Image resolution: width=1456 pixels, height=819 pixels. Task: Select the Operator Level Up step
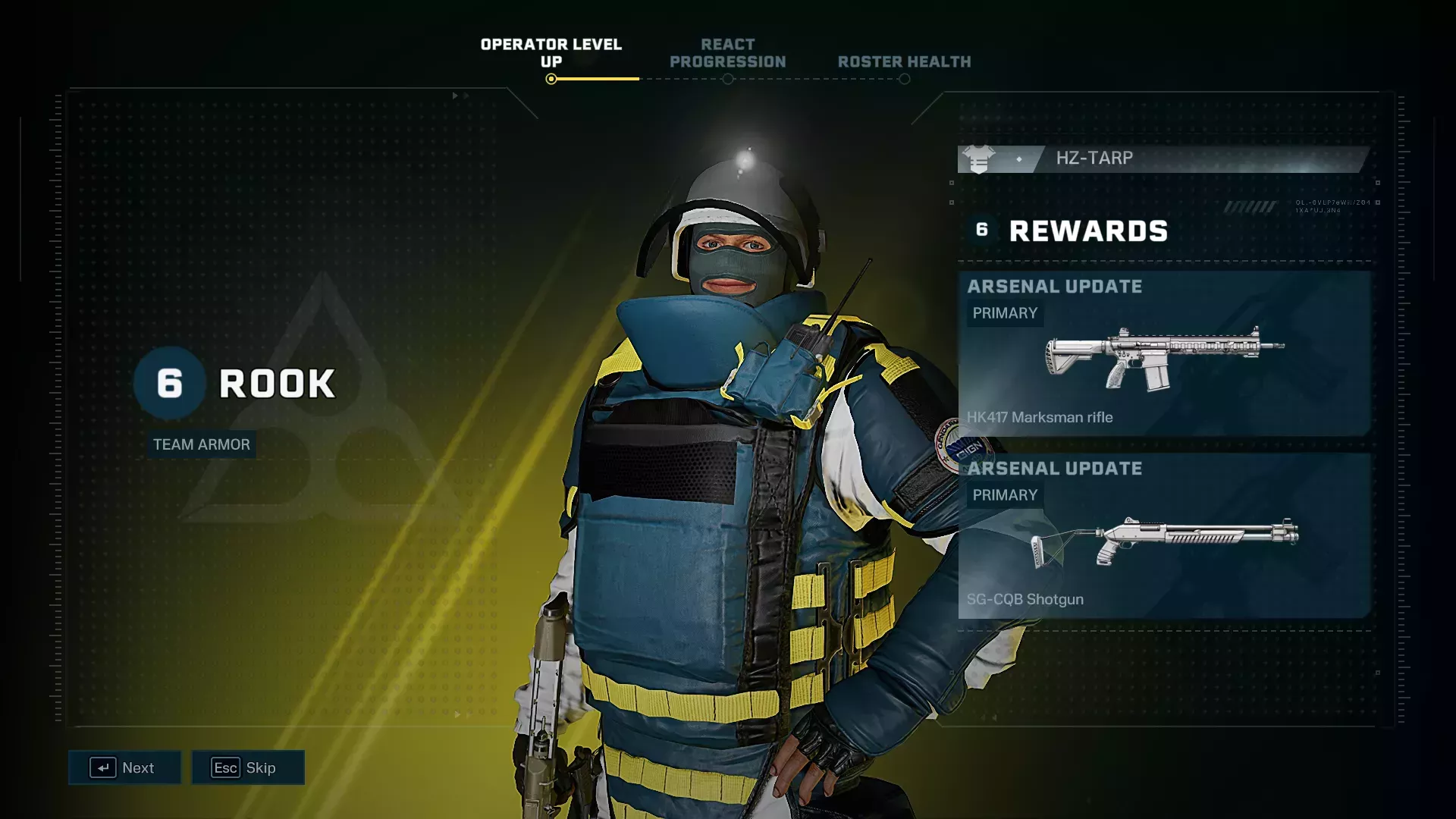[551, 54]
